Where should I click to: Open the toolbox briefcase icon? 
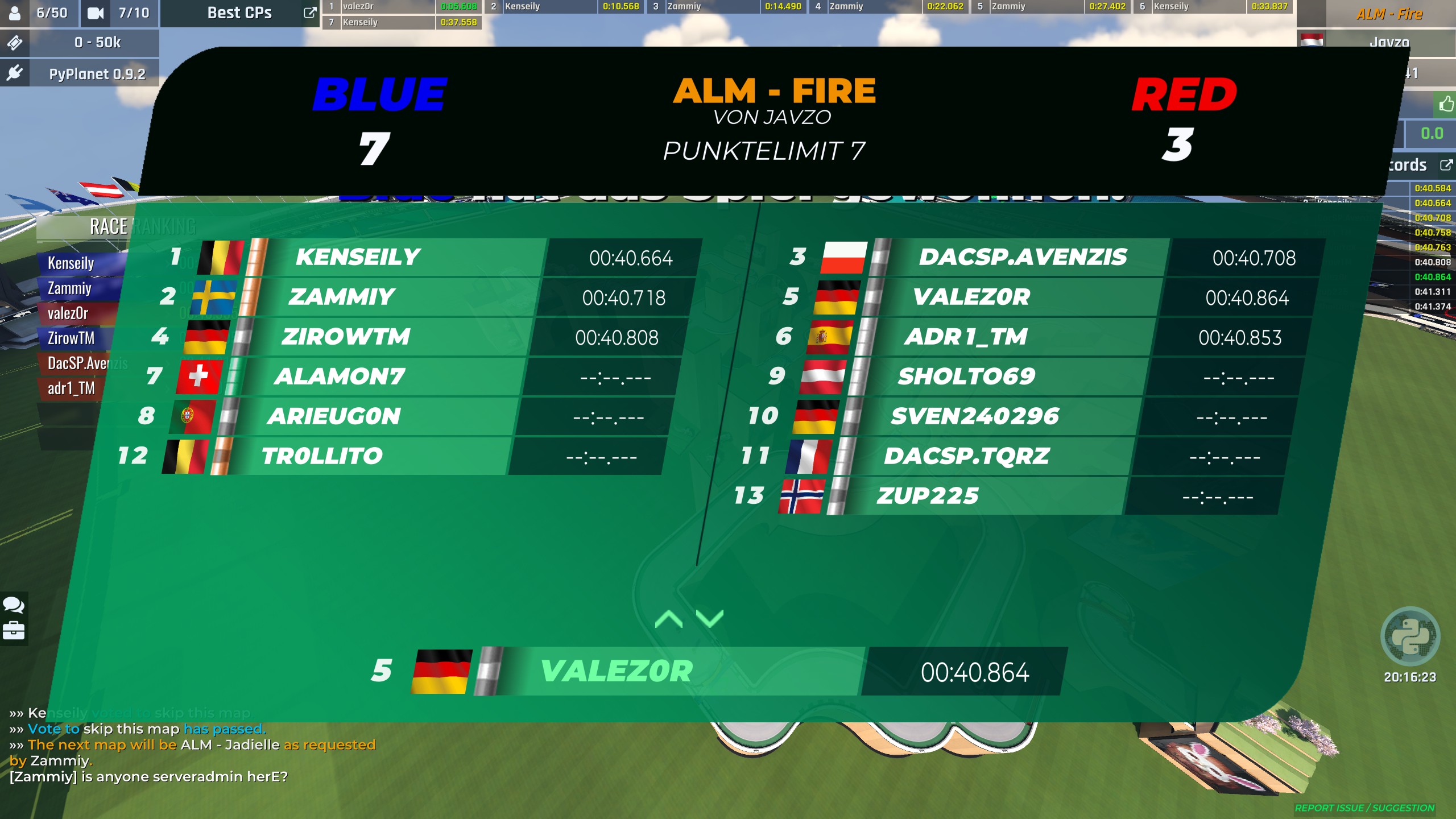pos(14,631)
